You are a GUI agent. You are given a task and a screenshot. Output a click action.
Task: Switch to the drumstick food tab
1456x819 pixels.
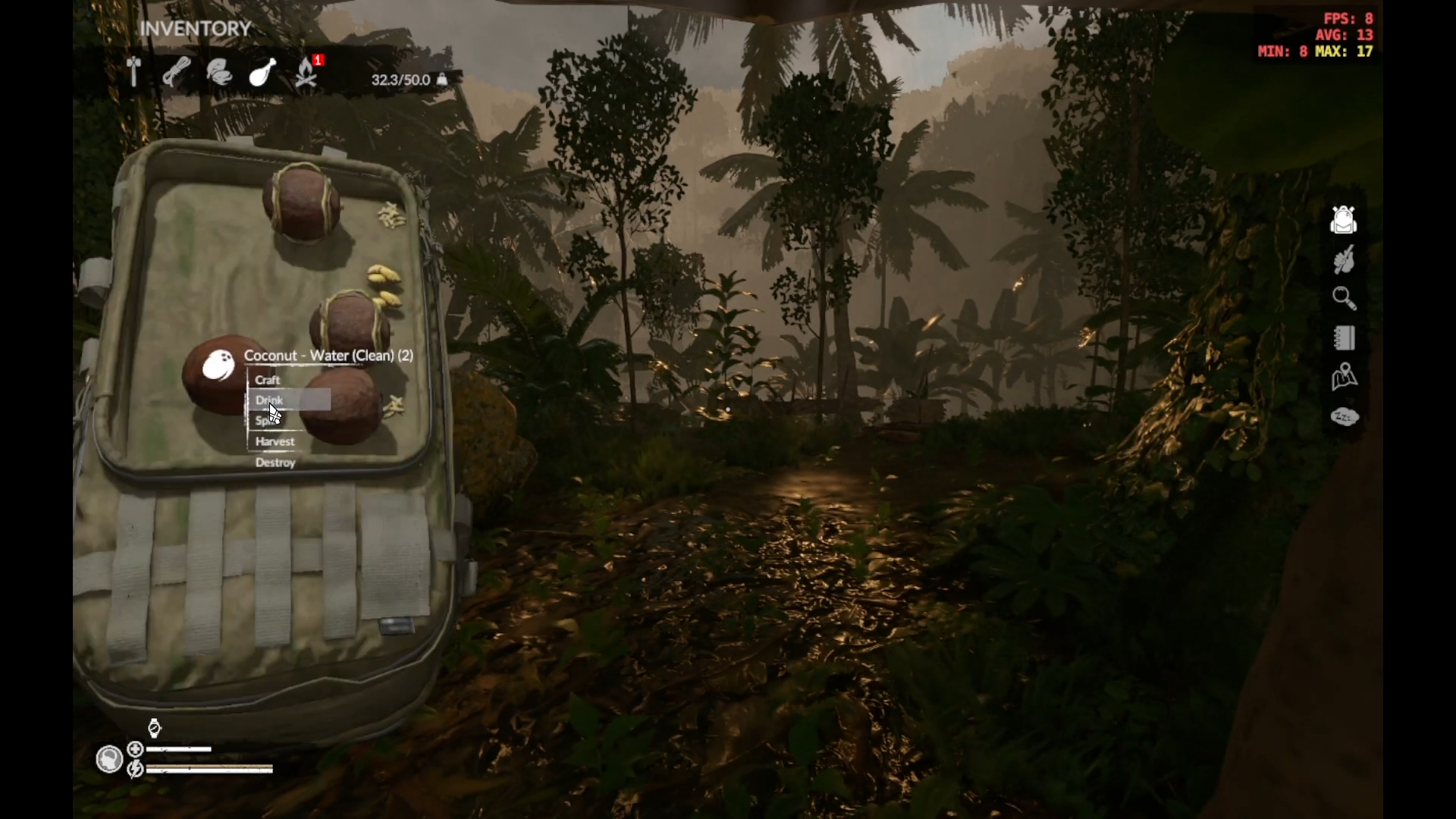[x=262, y=73]
